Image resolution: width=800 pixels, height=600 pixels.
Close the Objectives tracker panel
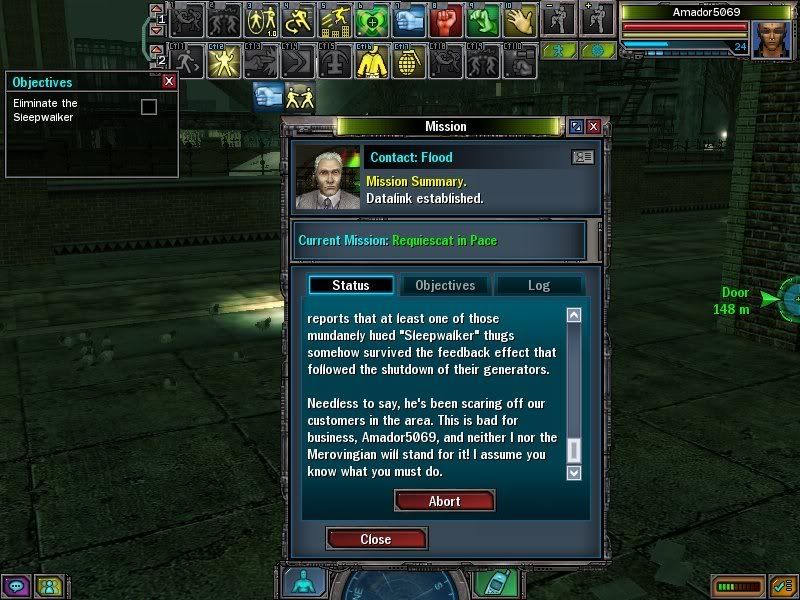[x=169, y=82]
